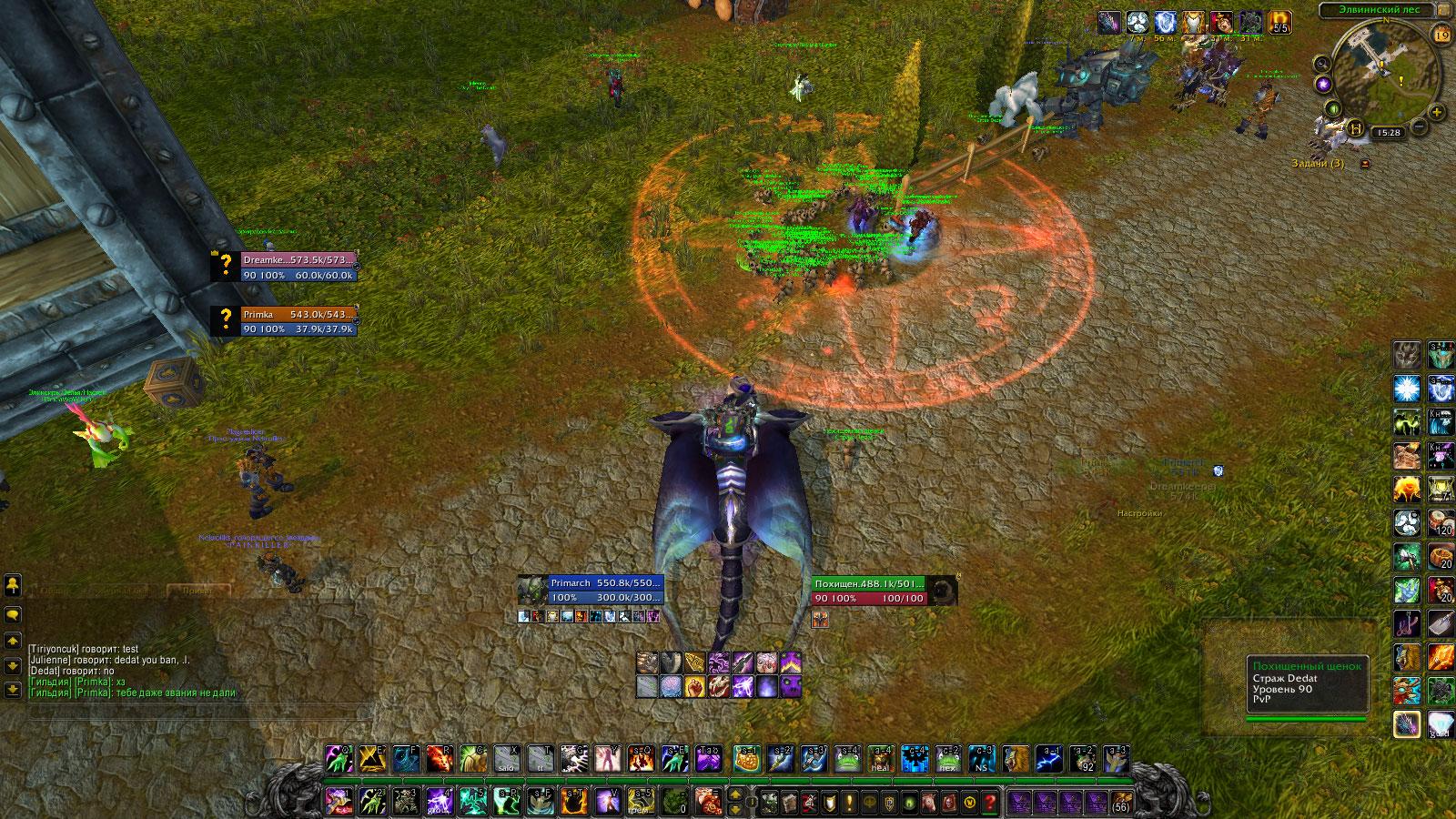Click the Primarch player unit frame
1456x819 pixels.
click(605, 590)
